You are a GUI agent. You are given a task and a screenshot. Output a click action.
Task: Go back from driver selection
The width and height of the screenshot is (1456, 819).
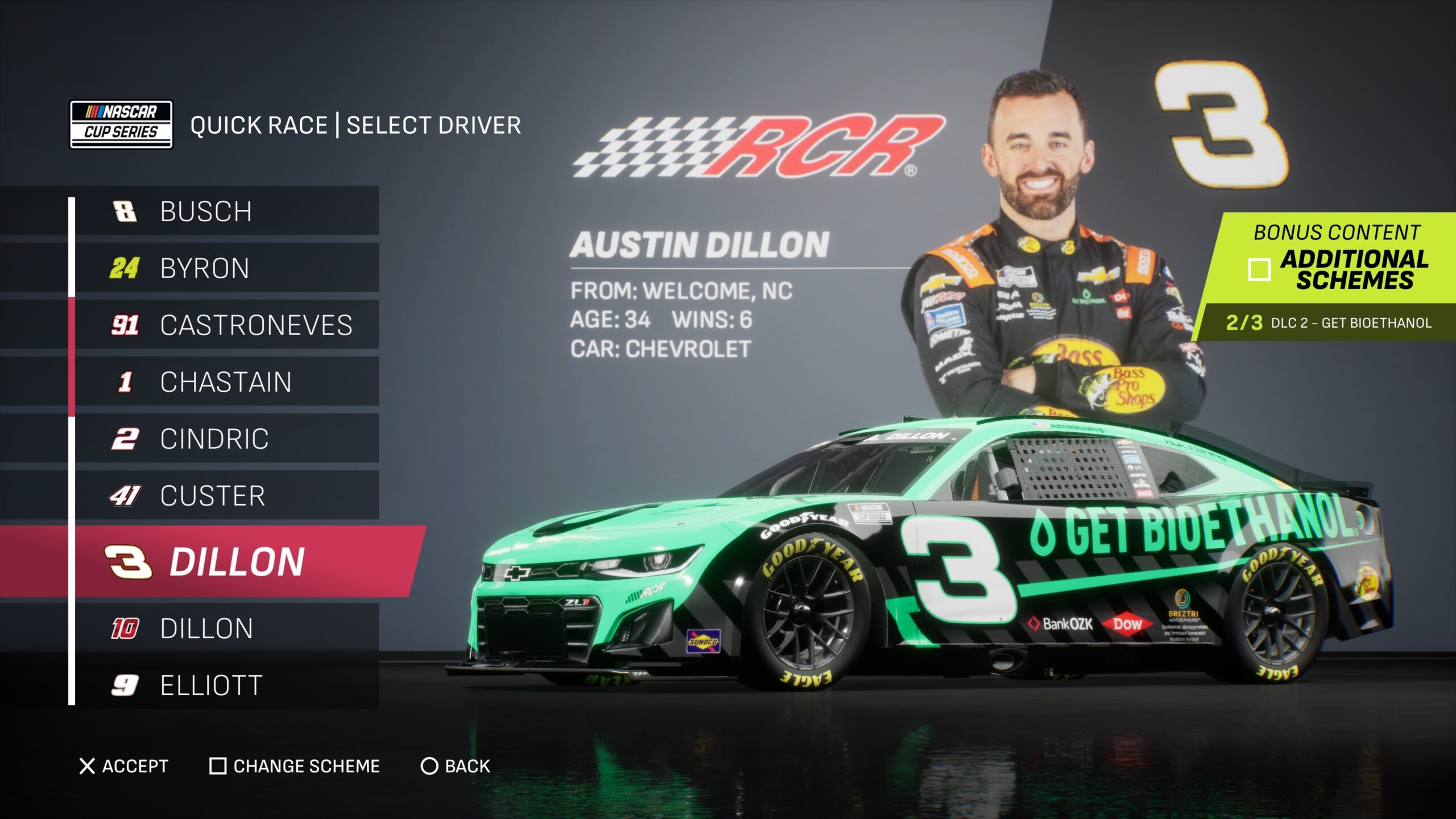coord(455,766)
